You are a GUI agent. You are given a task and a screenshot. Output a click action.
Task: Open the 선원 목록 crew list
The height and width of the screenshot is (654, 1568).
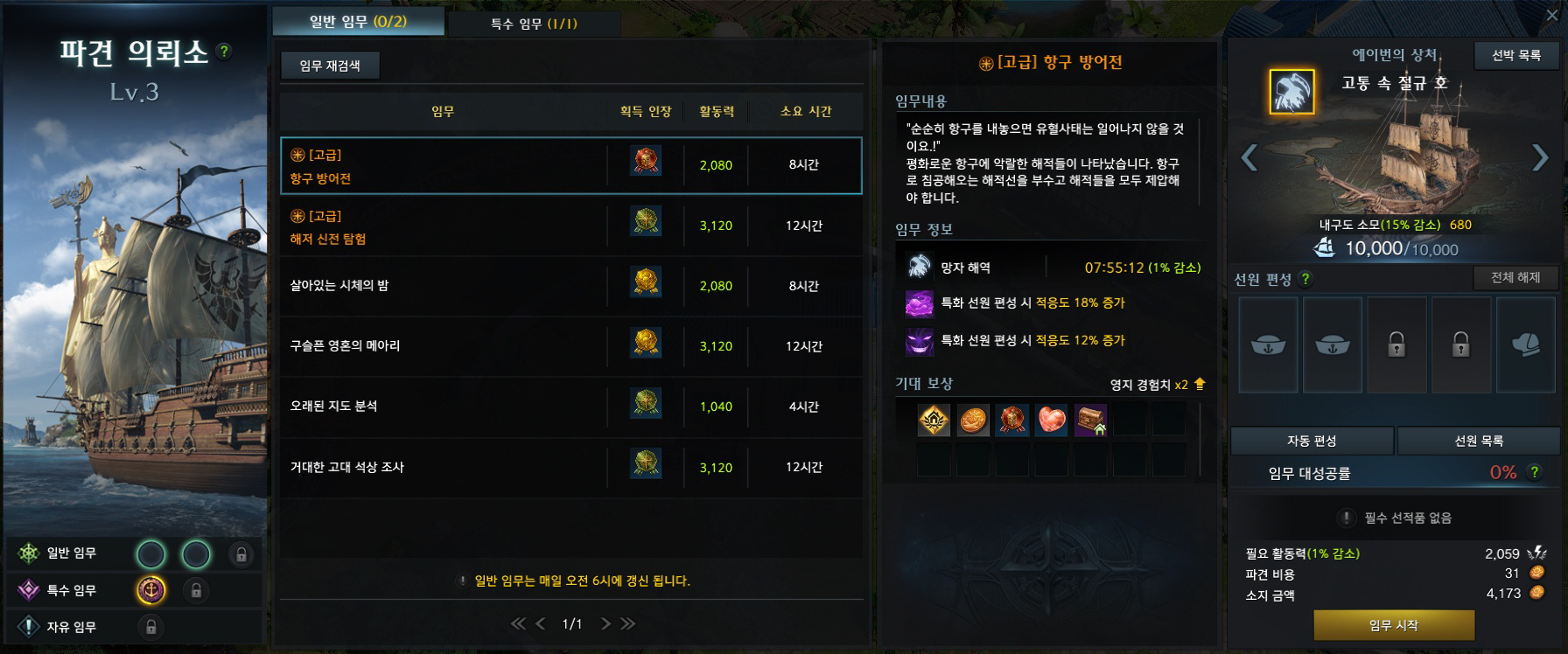[1479, 442]
